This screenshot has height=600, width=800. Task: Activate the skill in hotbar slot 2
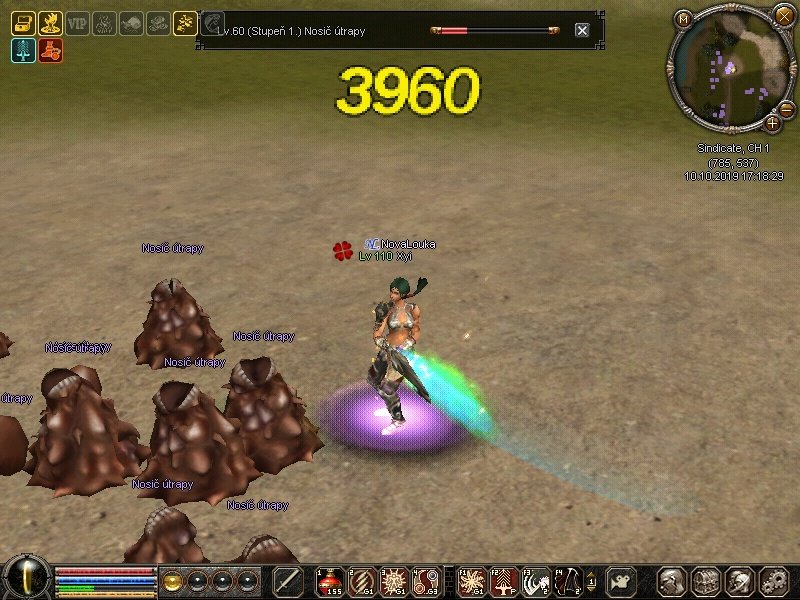362,581
